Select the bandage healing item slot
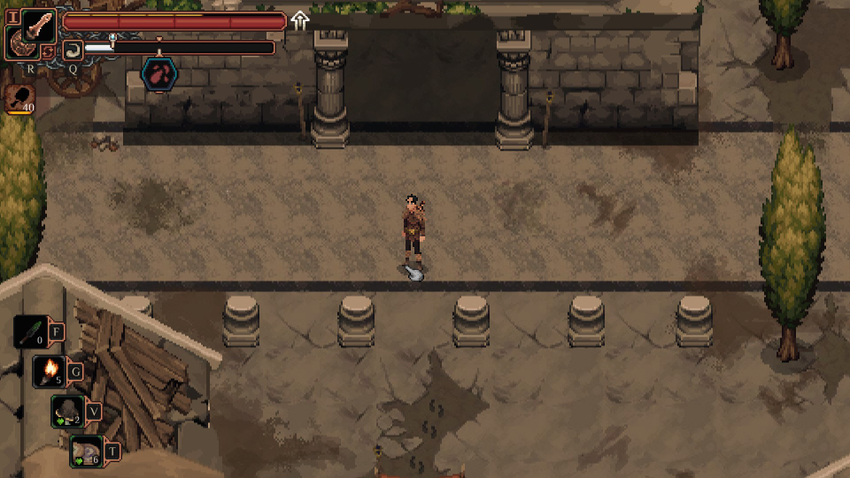Screen dimensions: 850x478 pos(85,451)
